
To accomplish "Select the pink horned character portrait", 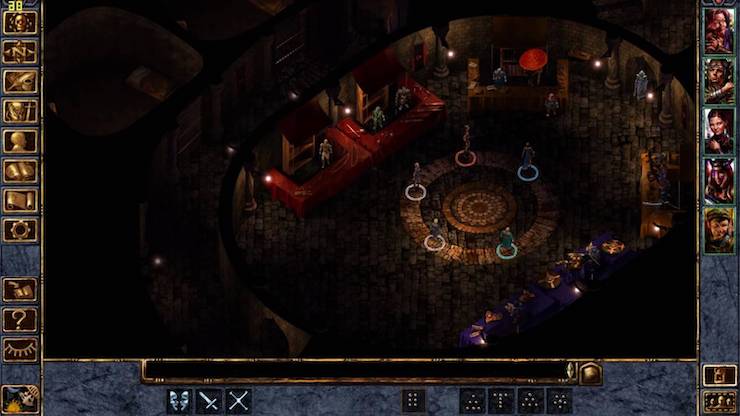I will pyautogui.click(x=718, y=180).
